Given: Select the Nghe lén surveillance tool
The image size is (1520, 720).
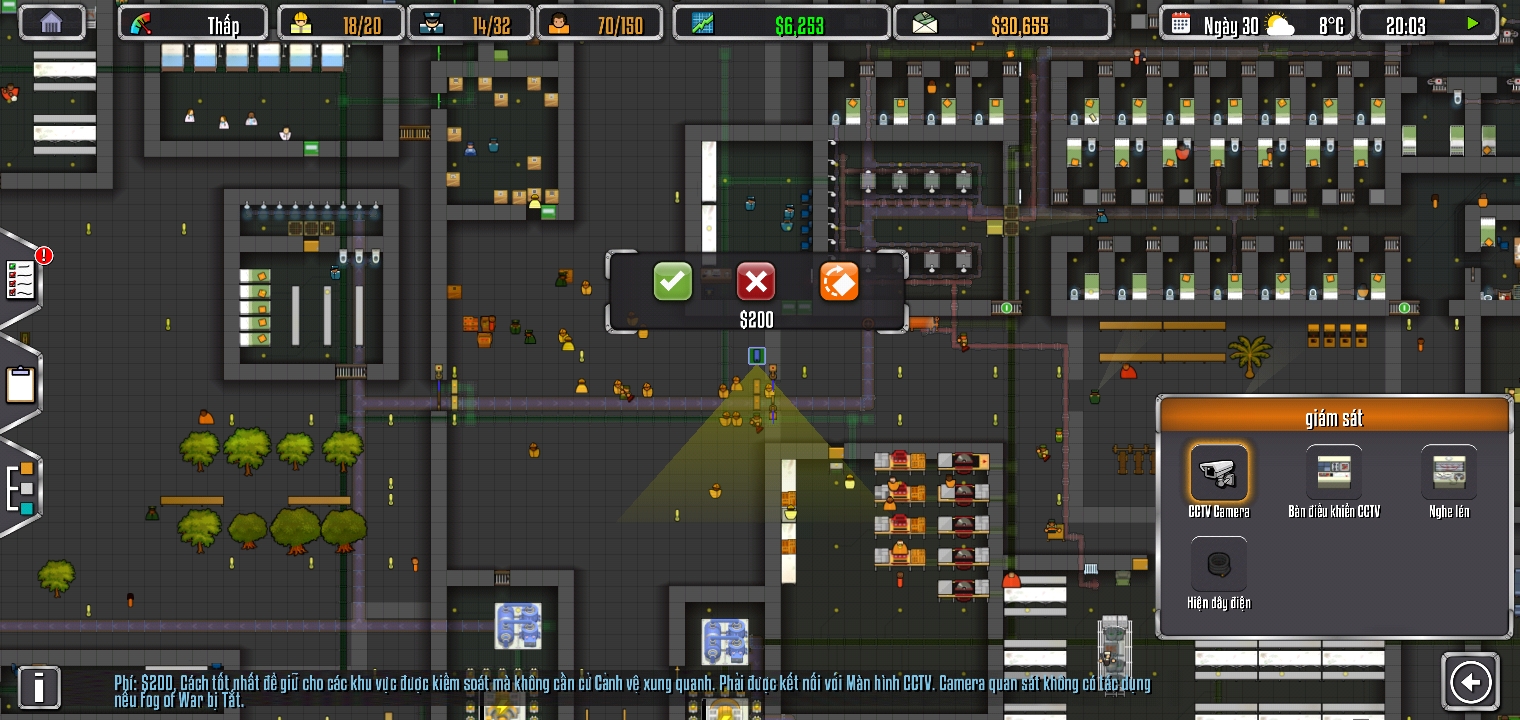Looking at the screenshot, I should [1448, 472].
